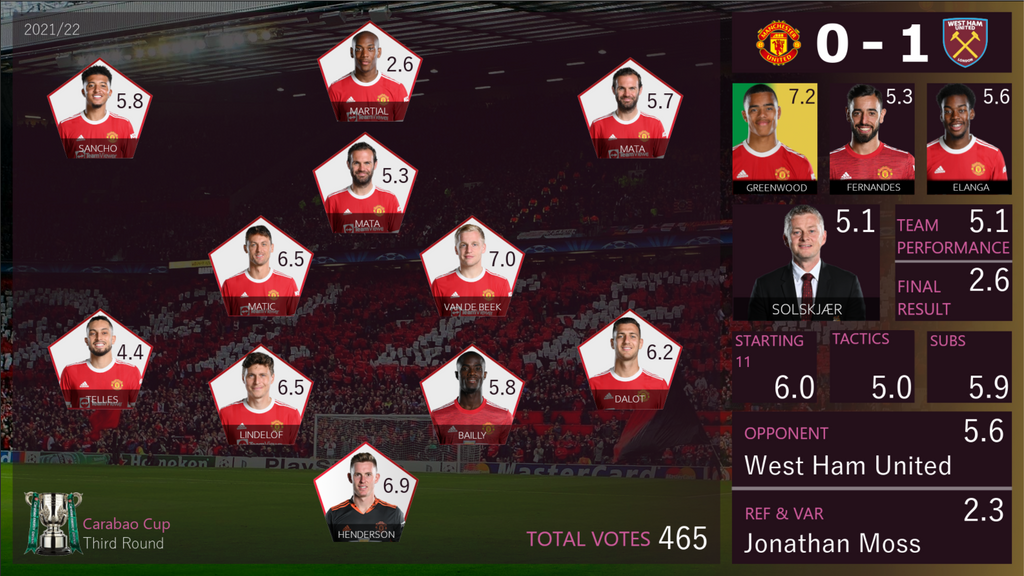Choose Martial's player card
The image size is (1024, 576).
click(367, 75)
